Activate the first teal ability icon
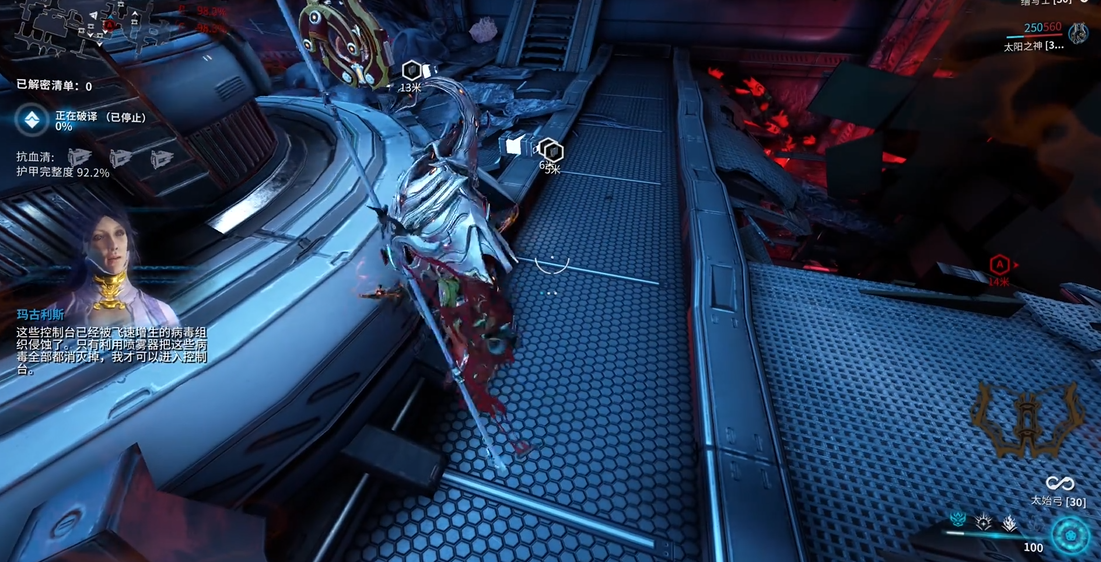This screenshot has height=562, width=1101. [957, 520]
